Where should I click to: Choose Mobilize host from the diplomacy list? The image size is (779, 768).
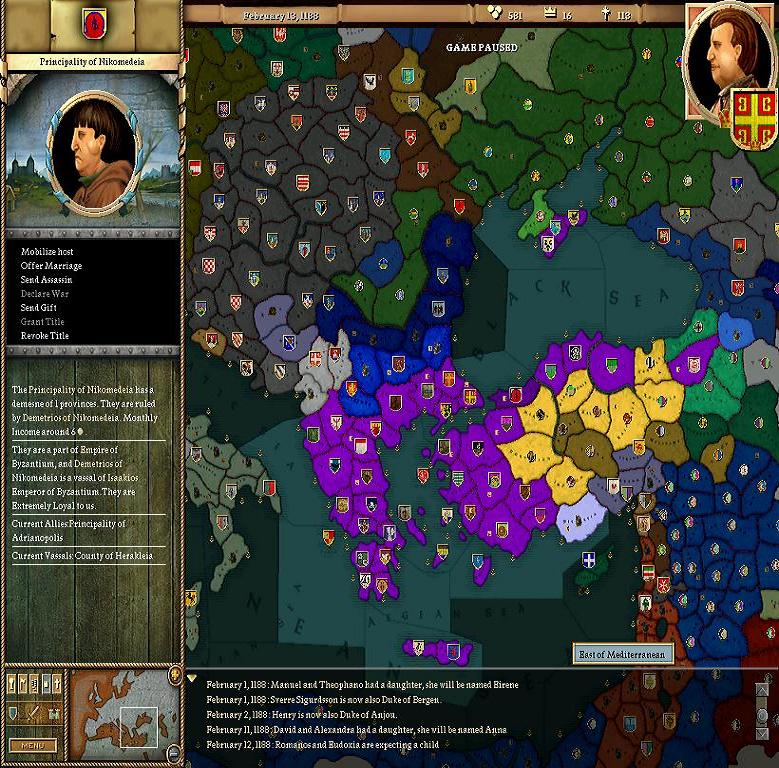coord(47,251)
